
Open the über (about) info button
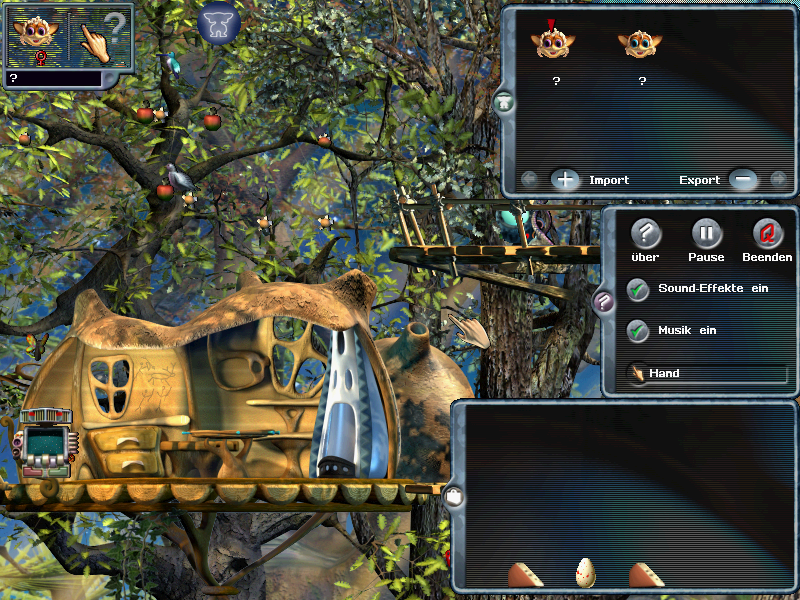point(646,234)
